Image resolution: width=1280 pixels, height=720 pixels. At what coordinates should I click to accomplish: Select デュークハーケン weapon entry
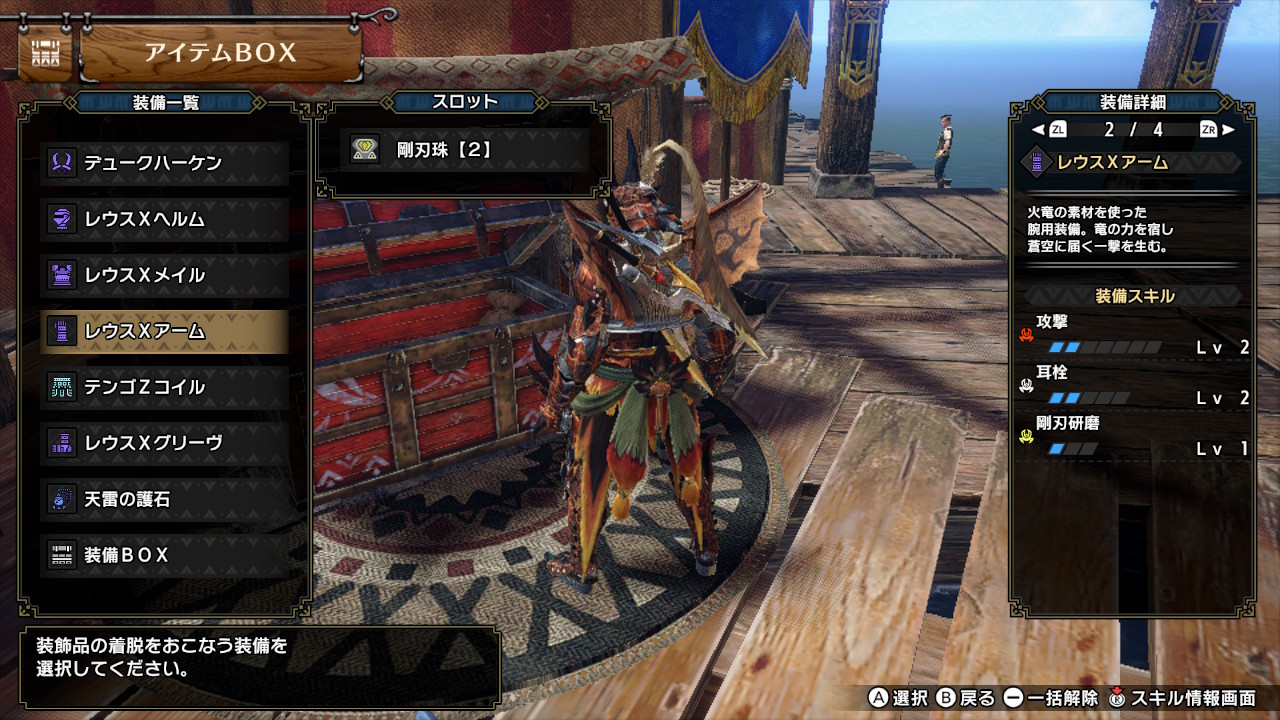click(x=165, y=163)
